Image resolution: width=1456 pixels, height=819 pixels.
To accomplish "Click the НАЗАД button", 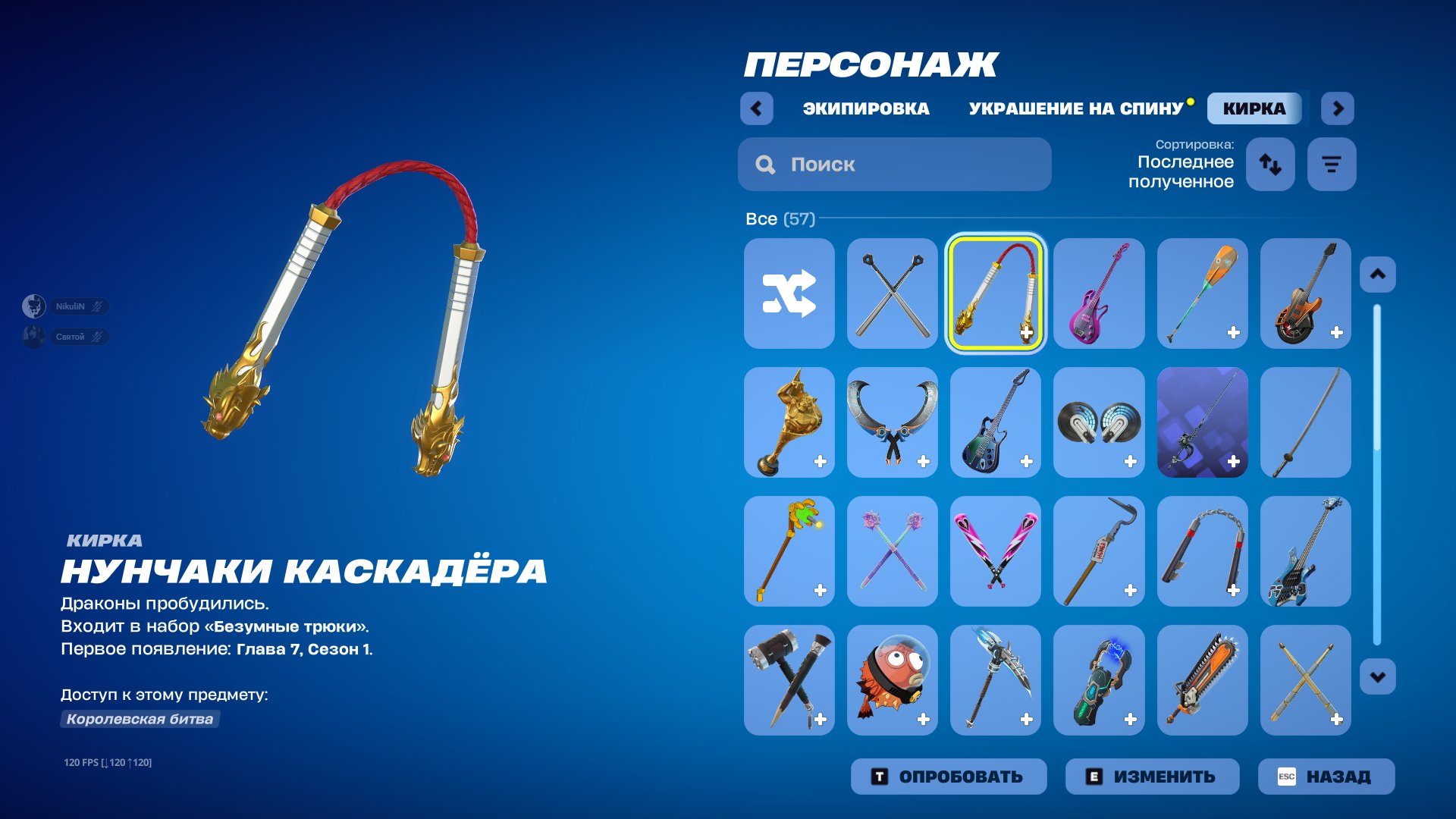I will tap(1324, 776).
